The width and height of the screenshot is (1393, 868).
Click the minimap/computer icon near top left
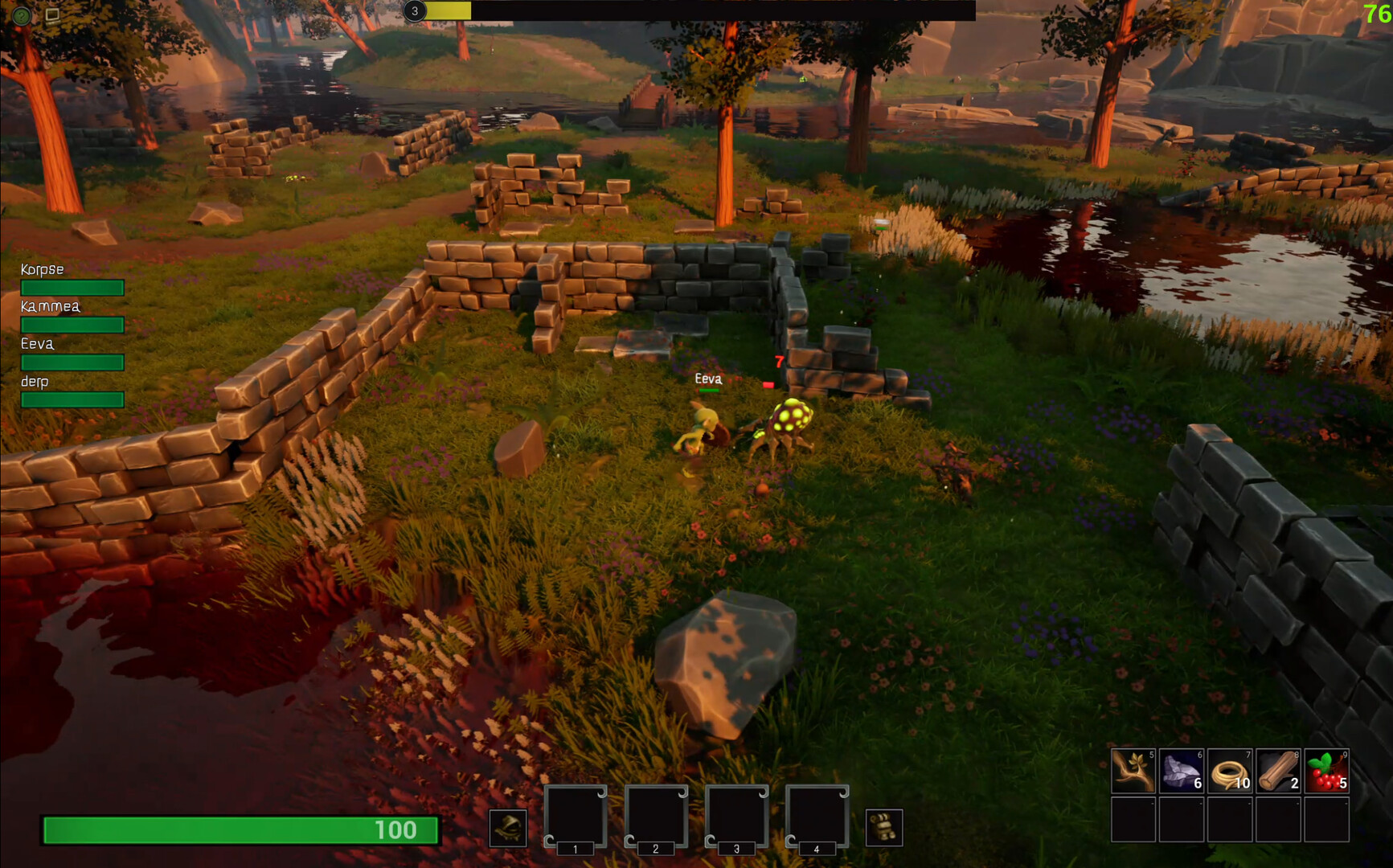[52, 14]
